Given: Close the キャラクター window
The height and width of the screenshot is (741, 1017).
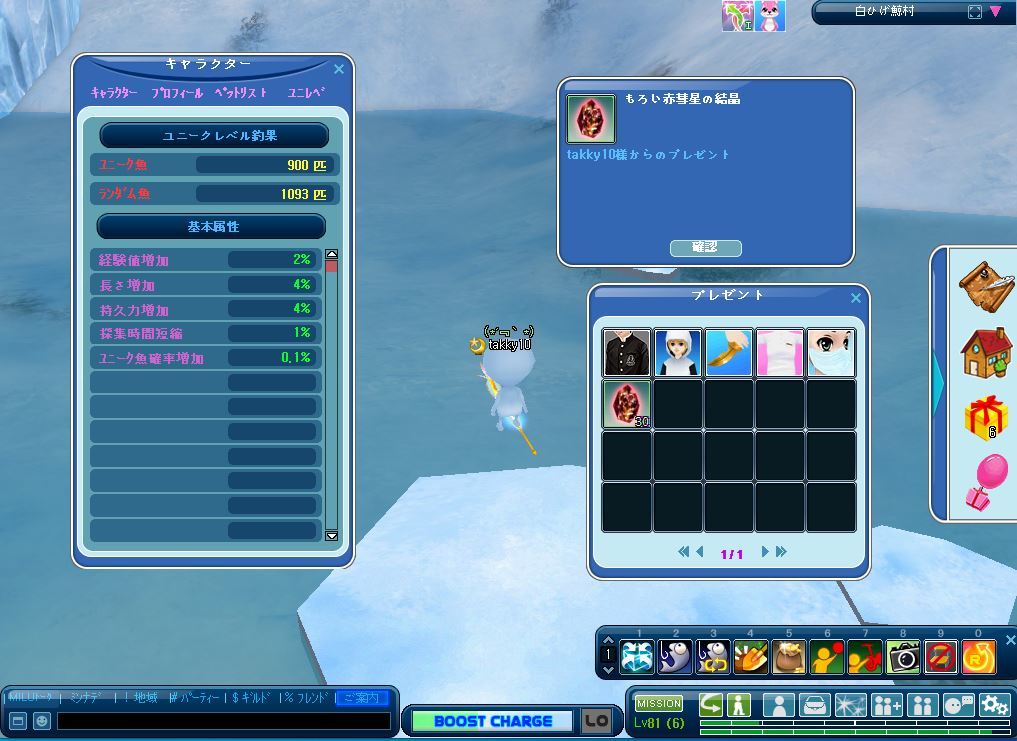Looking at the screenshot, I should click(339, 69).
